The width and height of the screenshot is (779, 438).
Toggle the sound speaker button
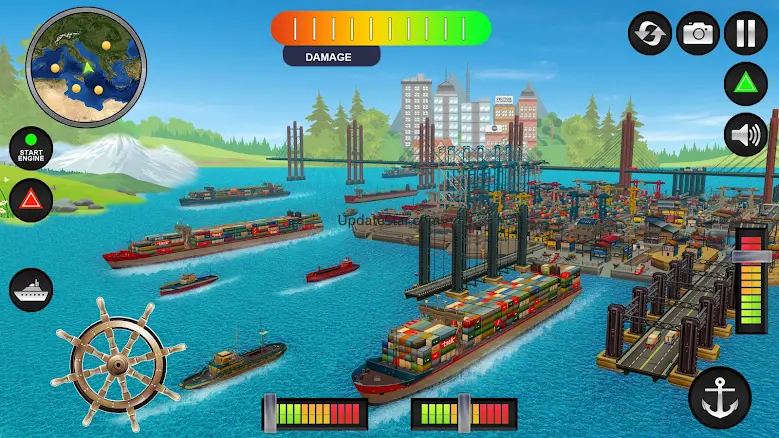pos(746,134)
